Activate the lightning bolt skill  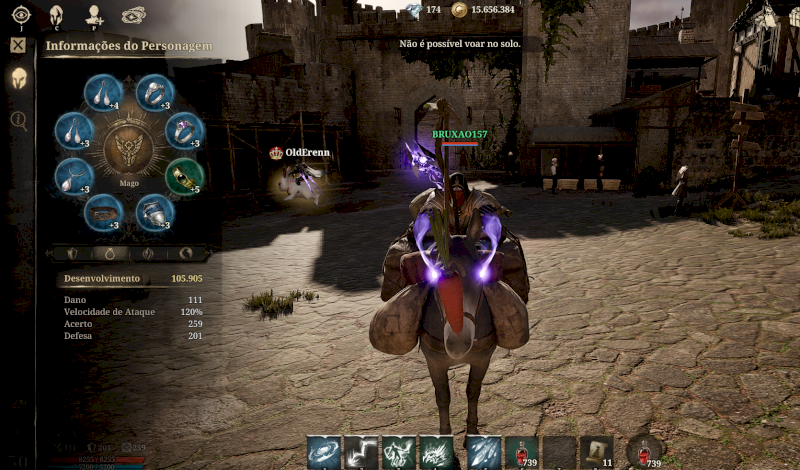point(361,452)
